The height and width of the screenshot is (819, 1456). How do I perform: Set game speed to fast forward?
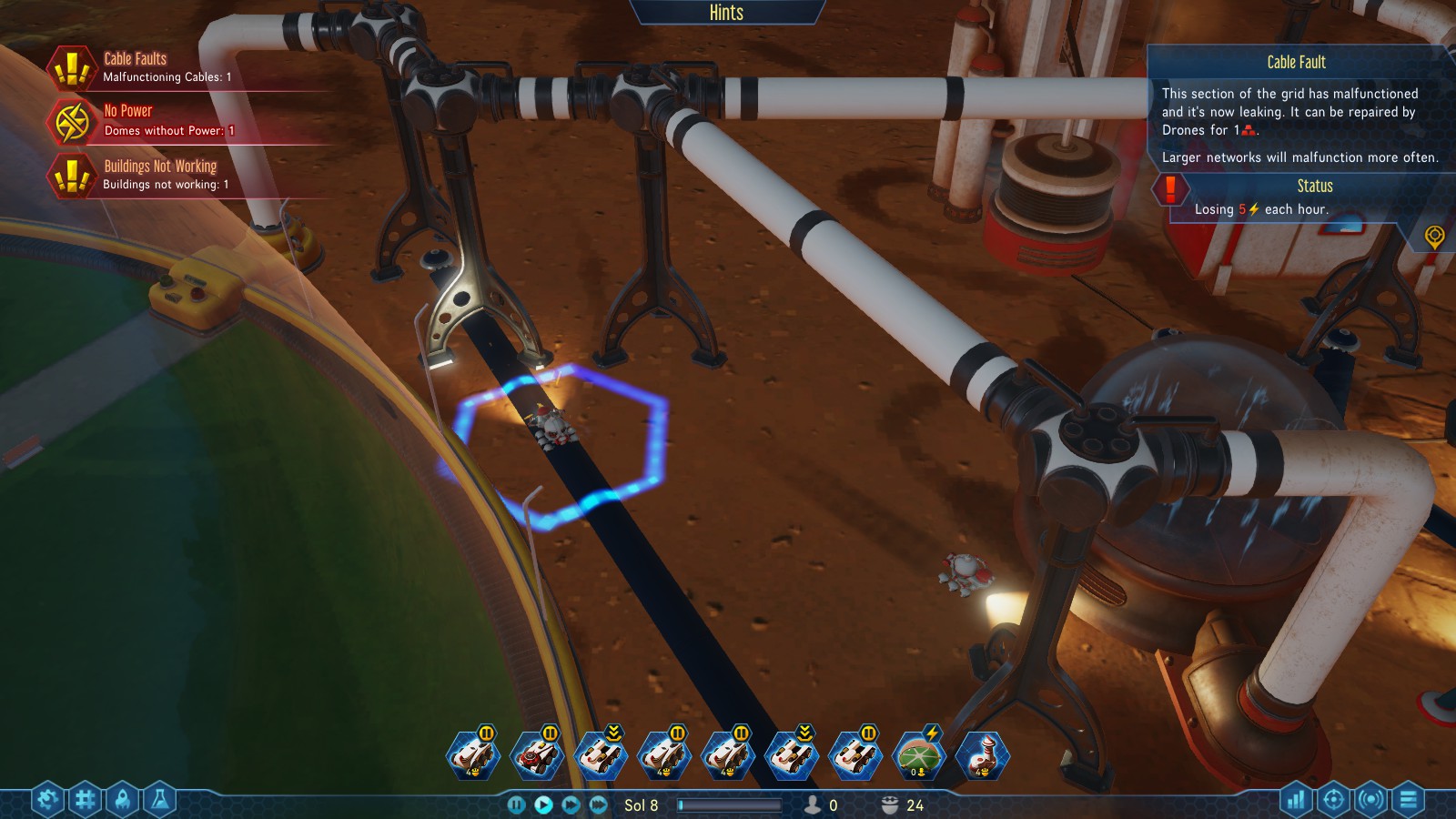coord(571,804)
